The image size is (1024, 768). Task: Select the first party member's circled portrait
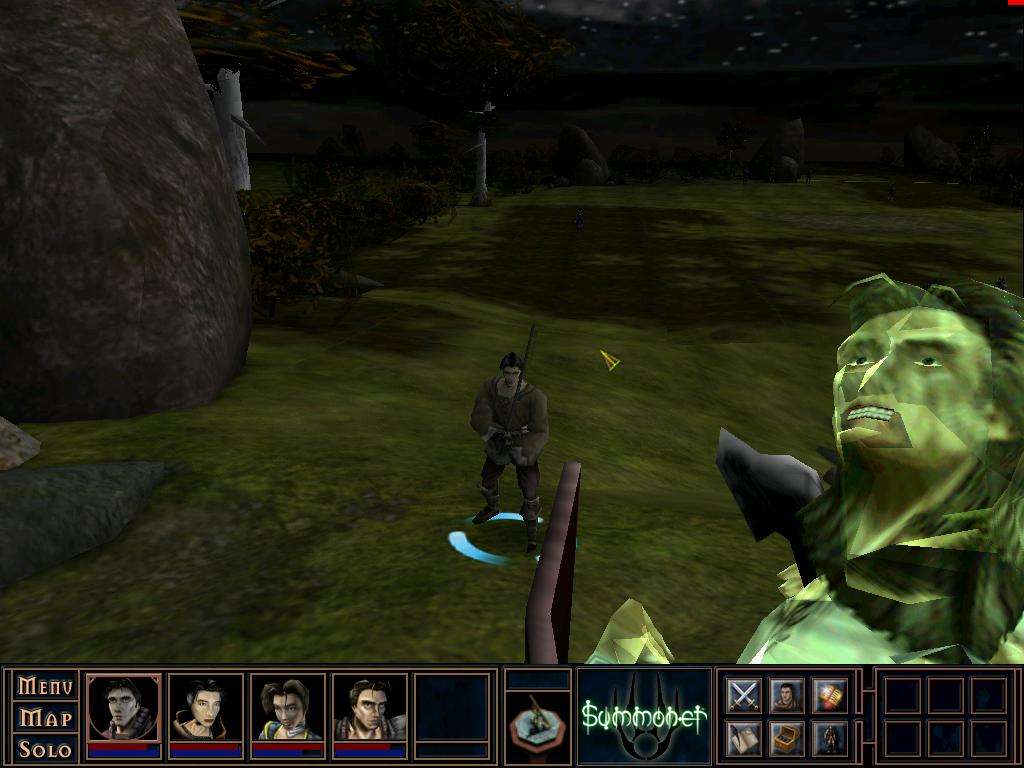click(124, 708)
